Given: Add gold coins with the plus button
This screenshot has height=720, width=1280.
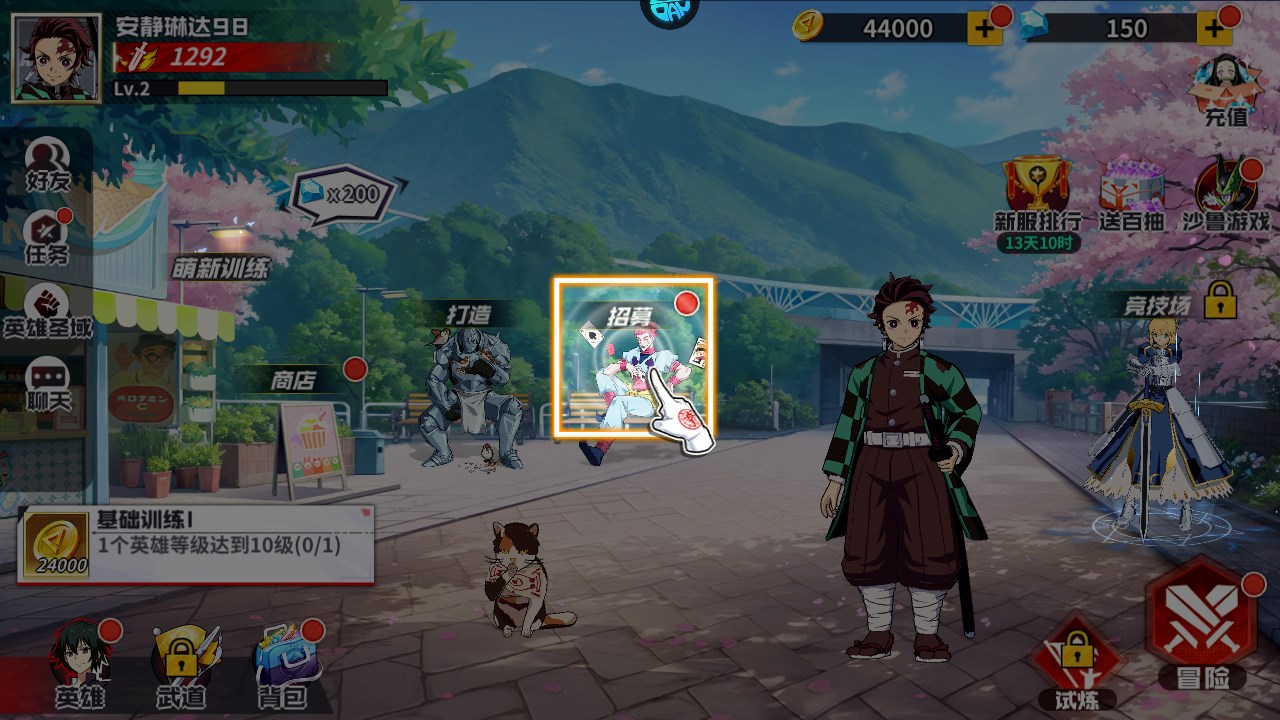Looking at the screenshot, I should (984, 29).
